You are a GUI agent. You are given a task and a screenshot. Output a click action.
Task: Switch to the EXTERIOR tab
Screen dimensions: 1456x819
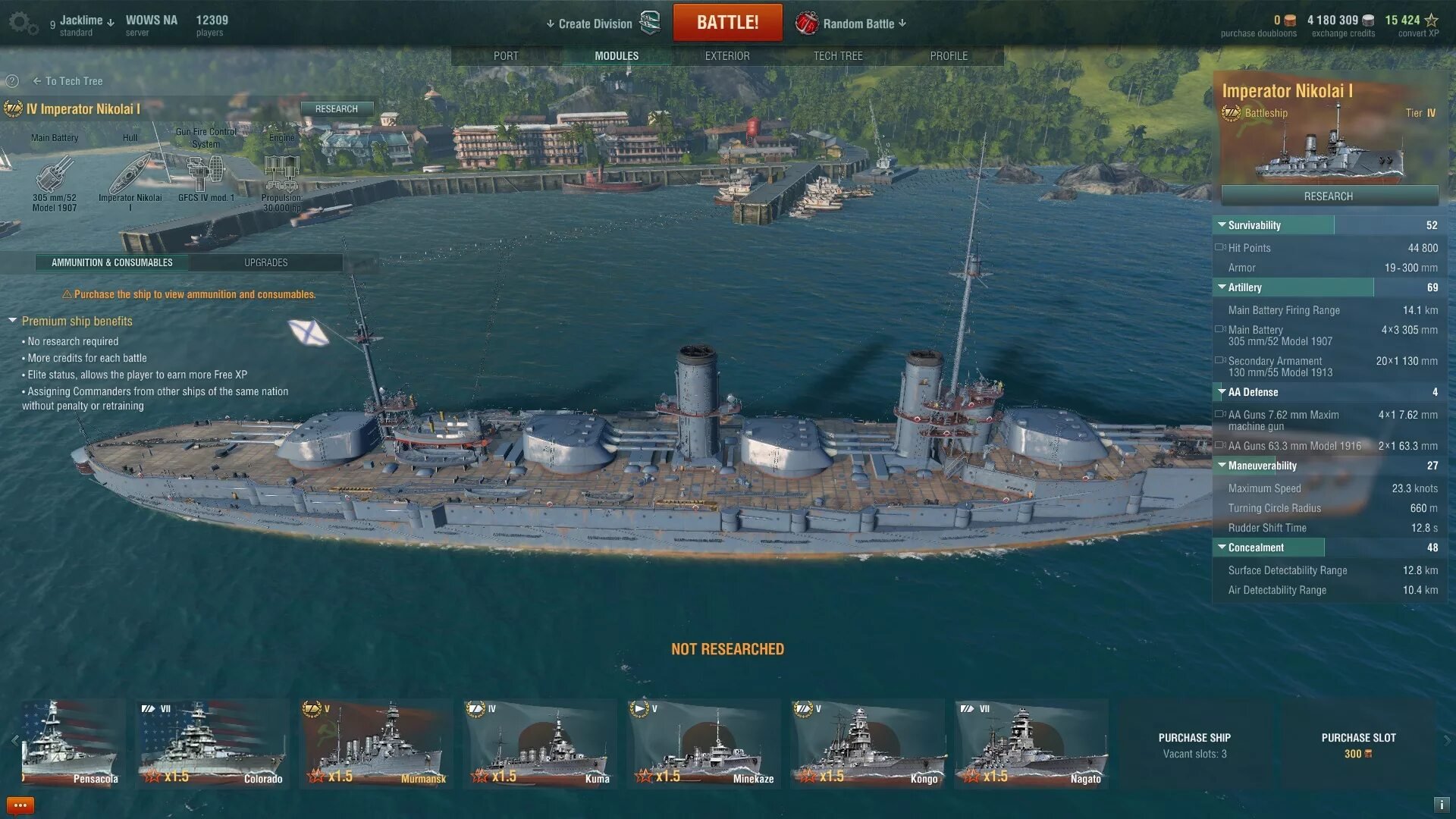(726, 56)
